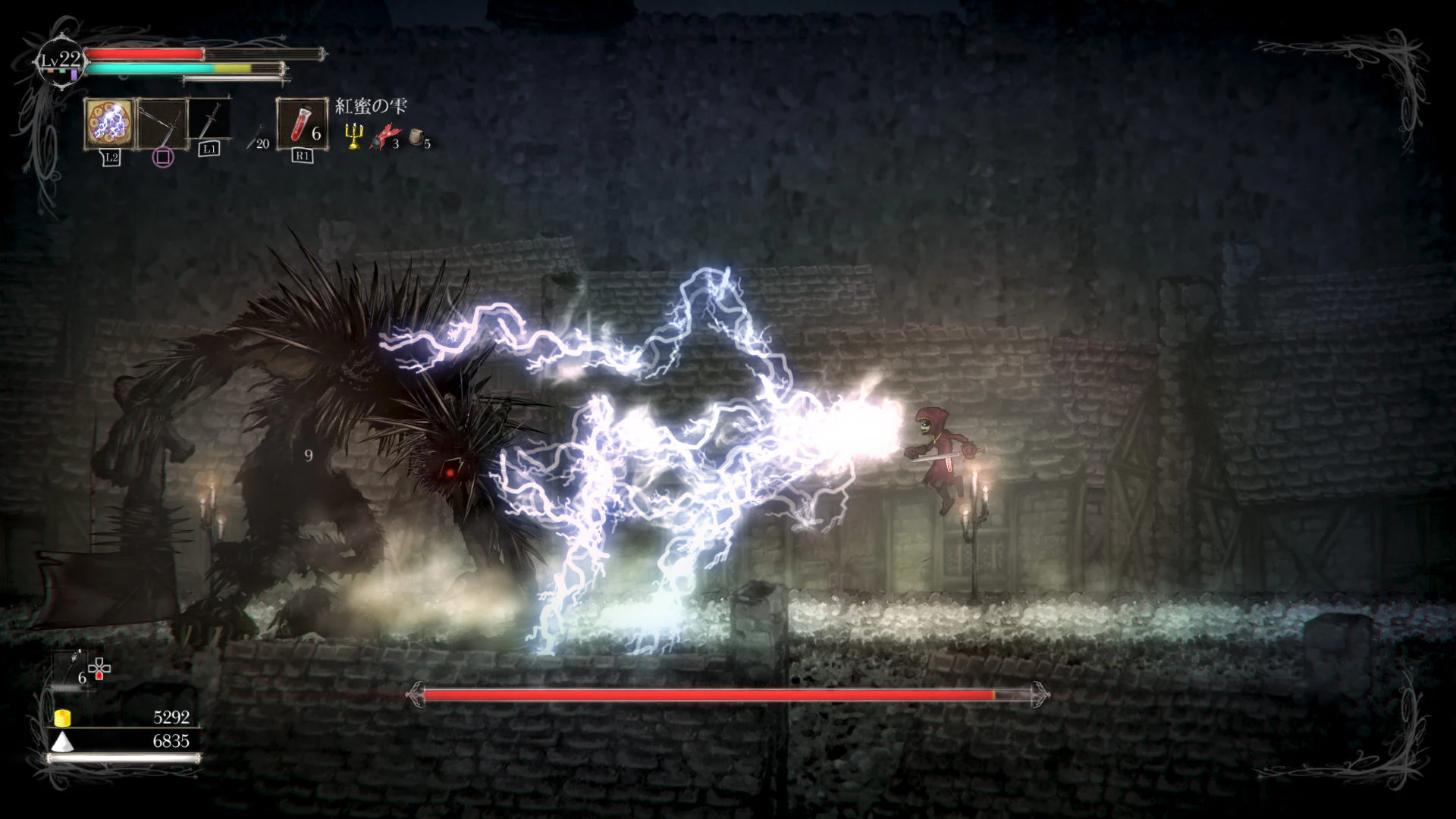Click the whip weapon icon in square slot
This screenshot has width=1456, height=819.
[x=161, y=124]
